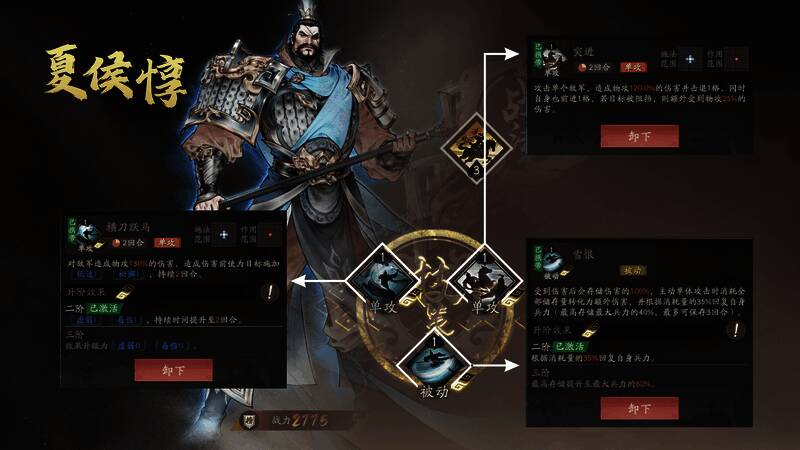Show upgrade info icon in 横刀跃马 panel
Screen dimensions: 800x450
tap(270, 293)
